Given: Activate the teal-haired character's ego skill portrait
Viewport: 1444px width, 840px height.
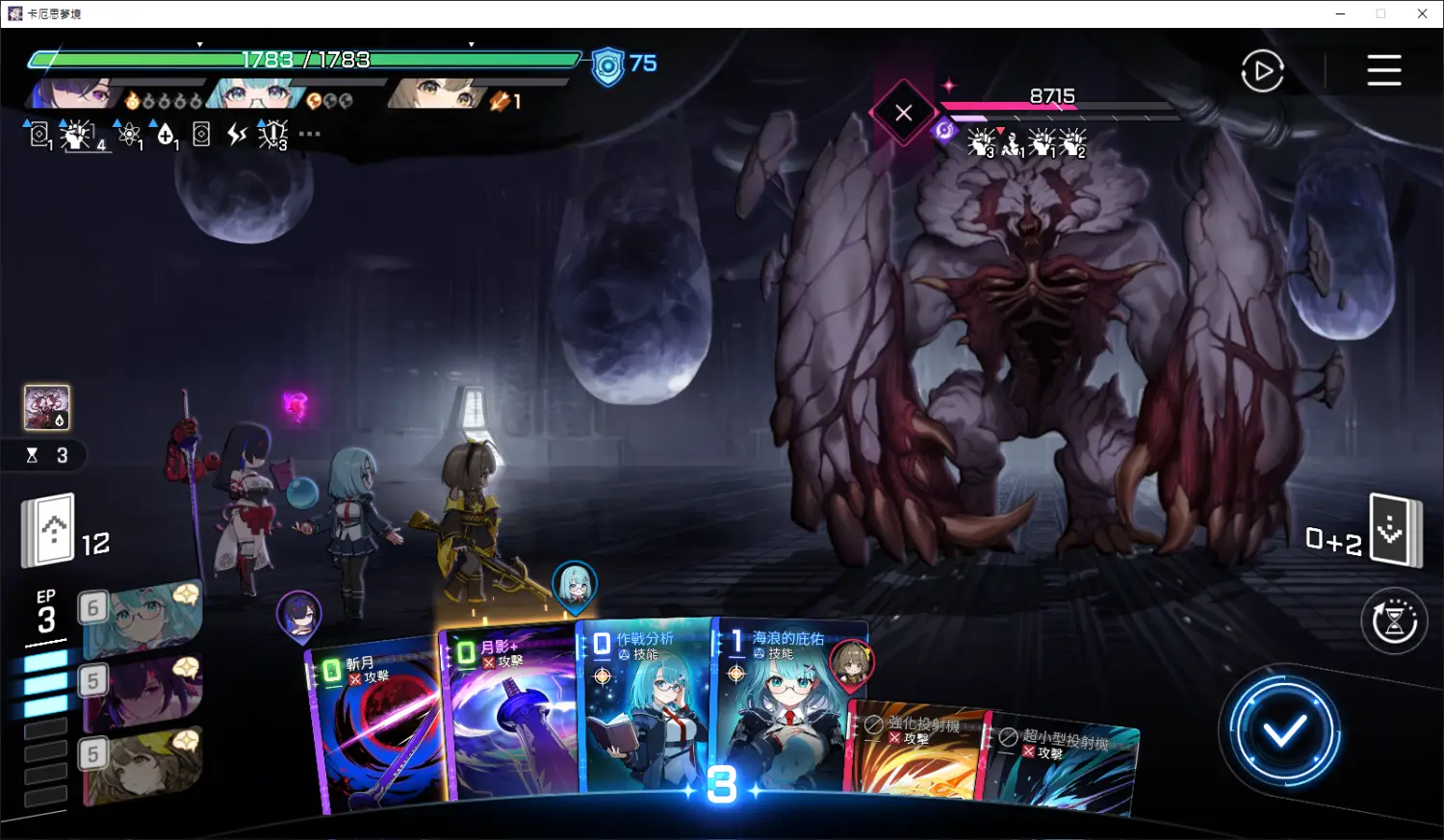Looking at the screenshot, I should (142, 621).
